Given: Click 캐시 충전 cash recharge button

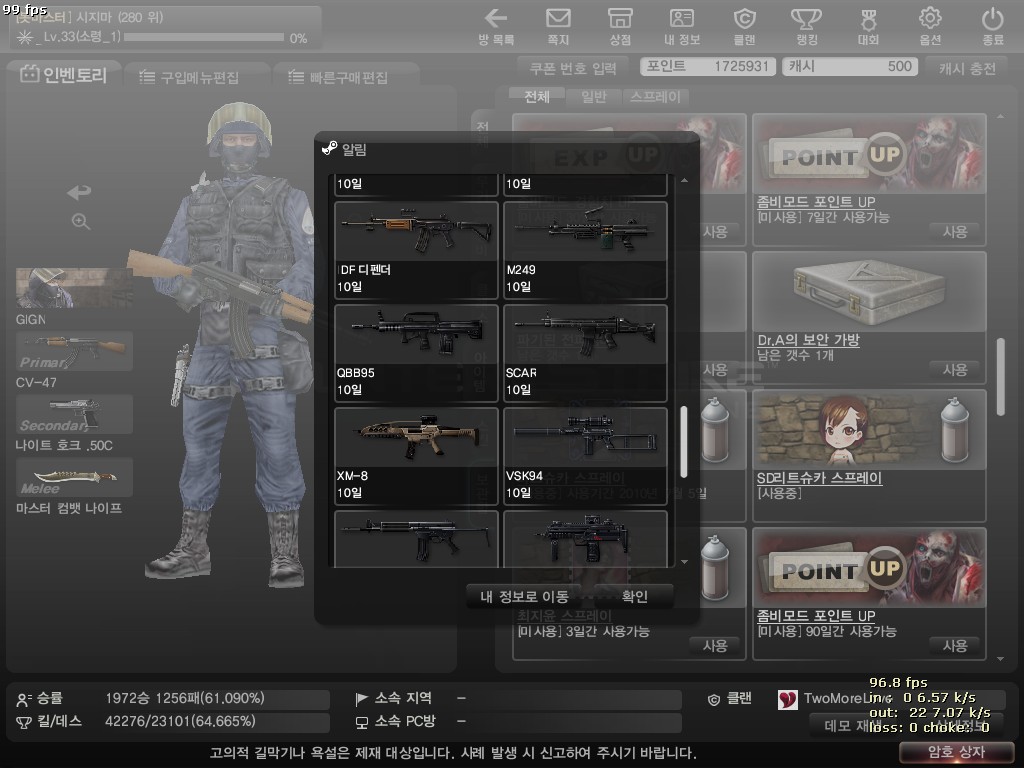Looking at the screenshot, I should pyautogui.click(x=967, y=68).
